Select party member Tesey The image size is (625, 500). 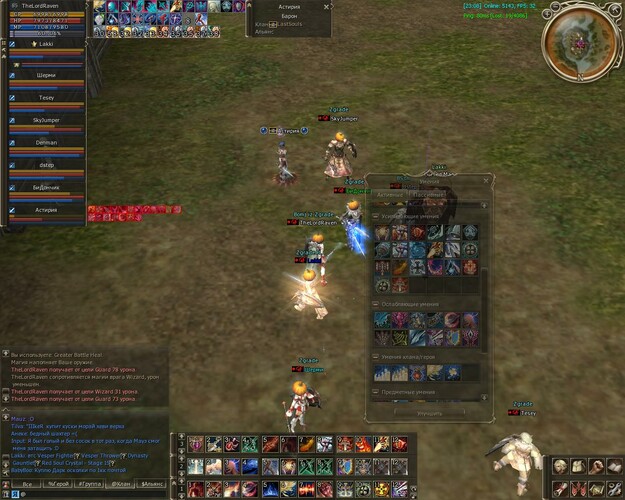tap(45, 97)
